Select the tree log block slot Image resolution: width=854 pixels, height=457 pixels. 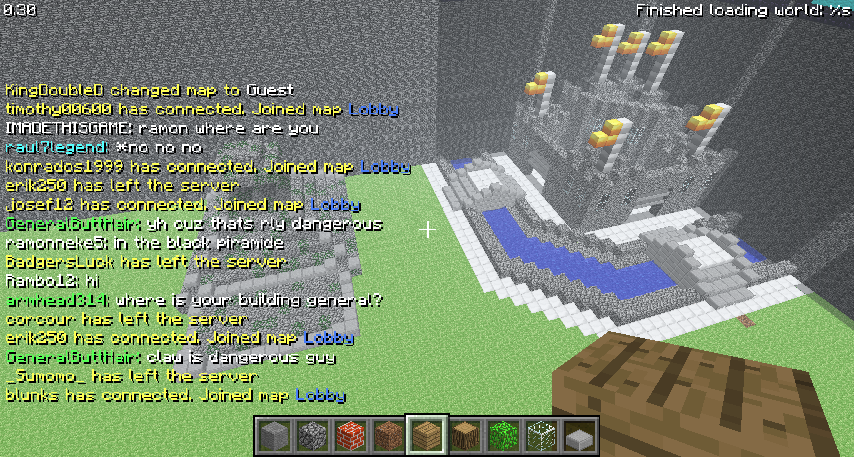(x=464, y=436)
